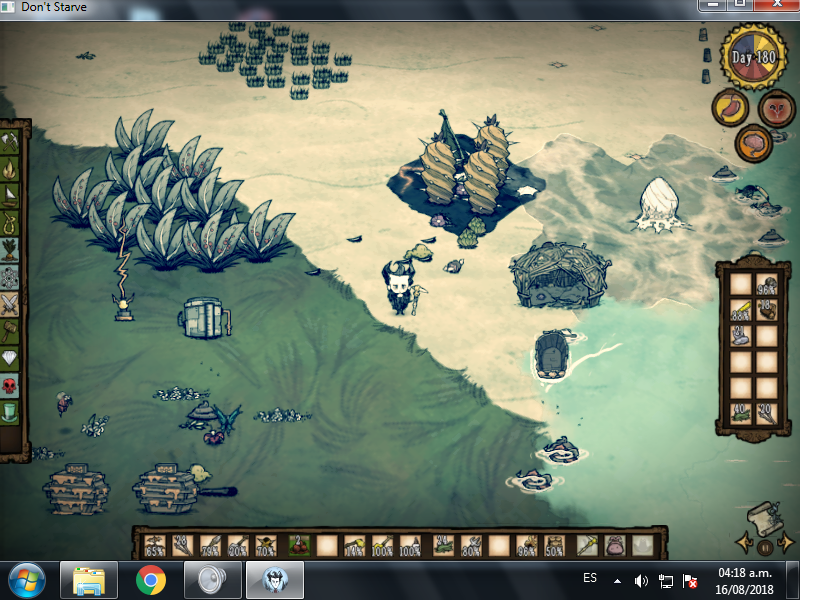The width and height of the screenshot is (818, 600).
Task: Rotate the camera with the left arrow
Action: 745,543
